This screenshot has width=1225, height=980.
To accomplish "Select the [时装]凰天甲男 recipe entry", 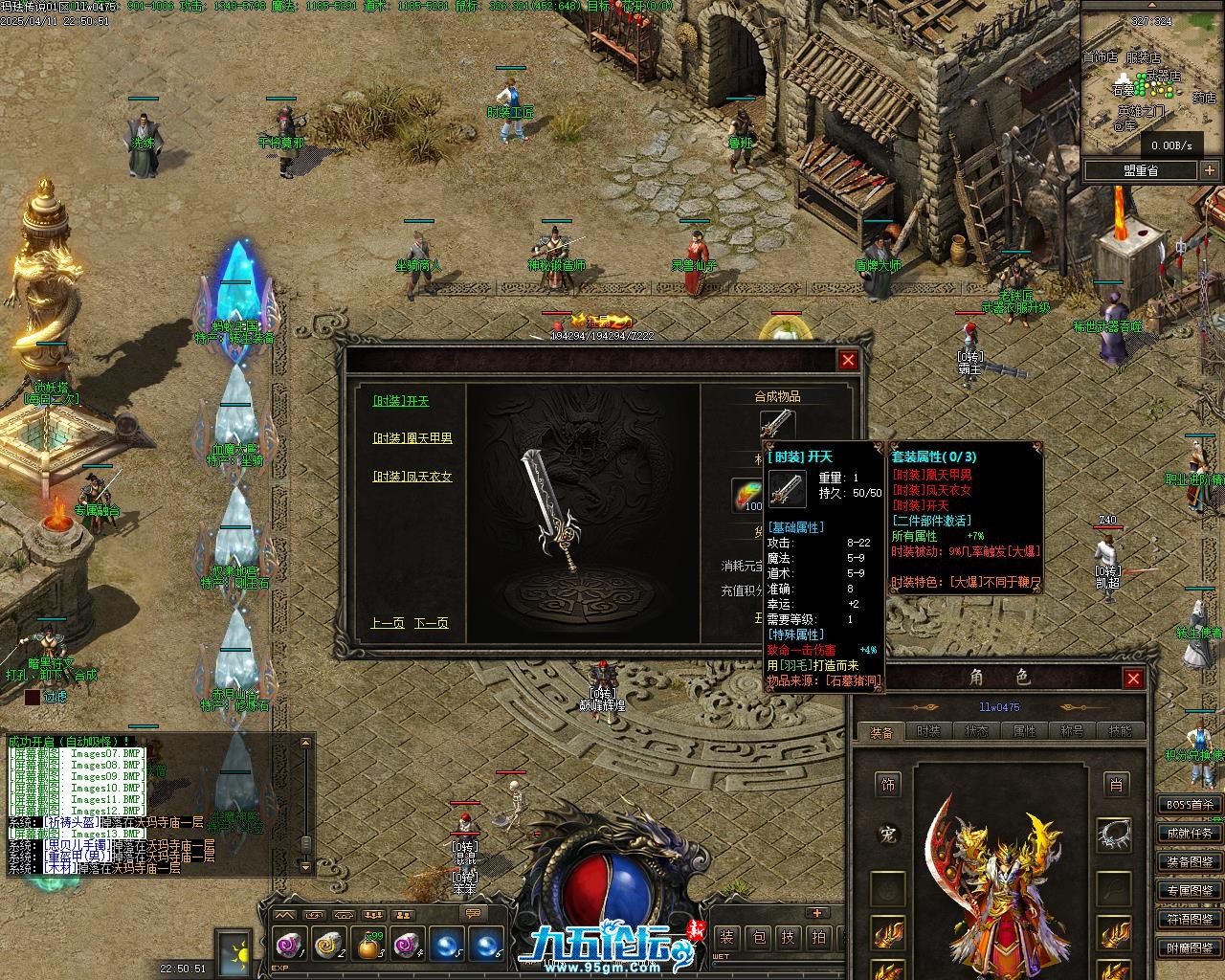I will pyautogui.click(x=412, y=438).
